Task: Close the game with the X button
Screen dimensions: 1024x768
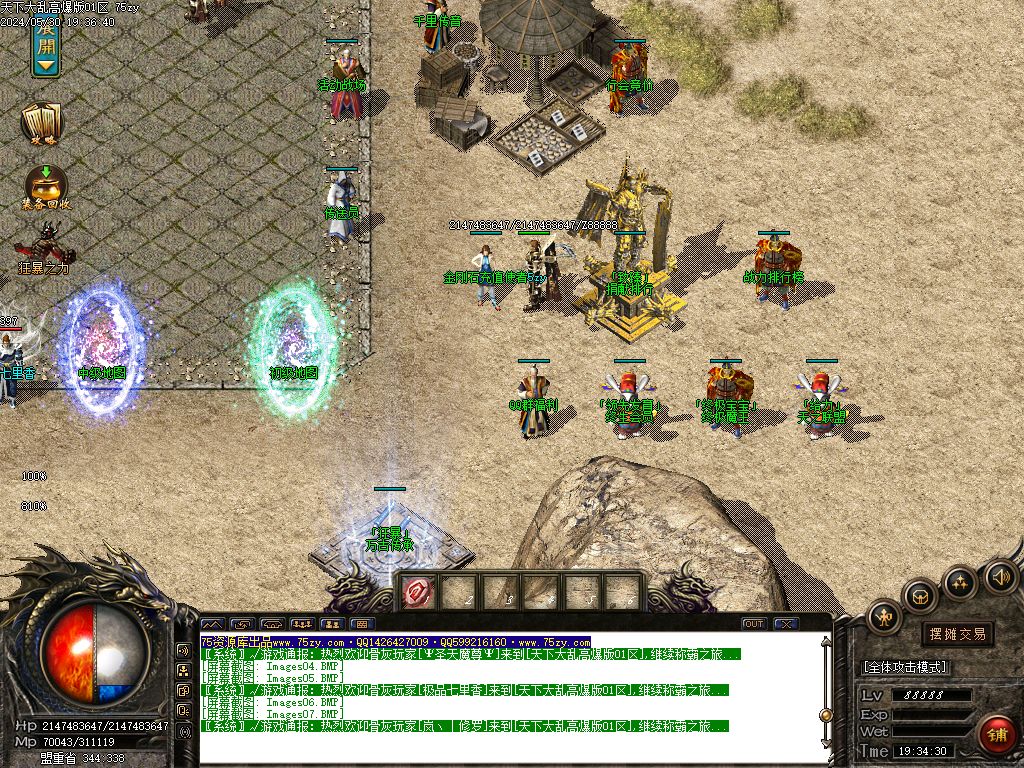Action: 786,624
